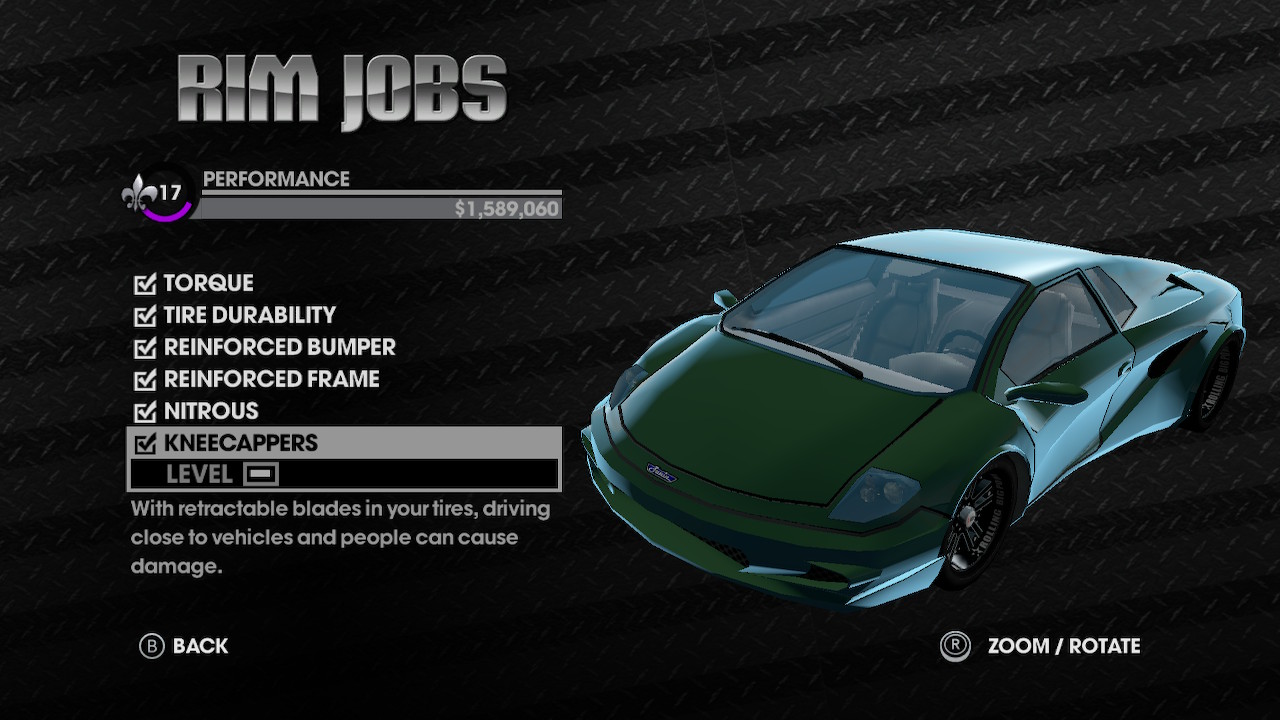The height and width of the screenshot is (720, 1280).
Task: Select the highlighted Kneecappers entry
Action: pos(240,442)
